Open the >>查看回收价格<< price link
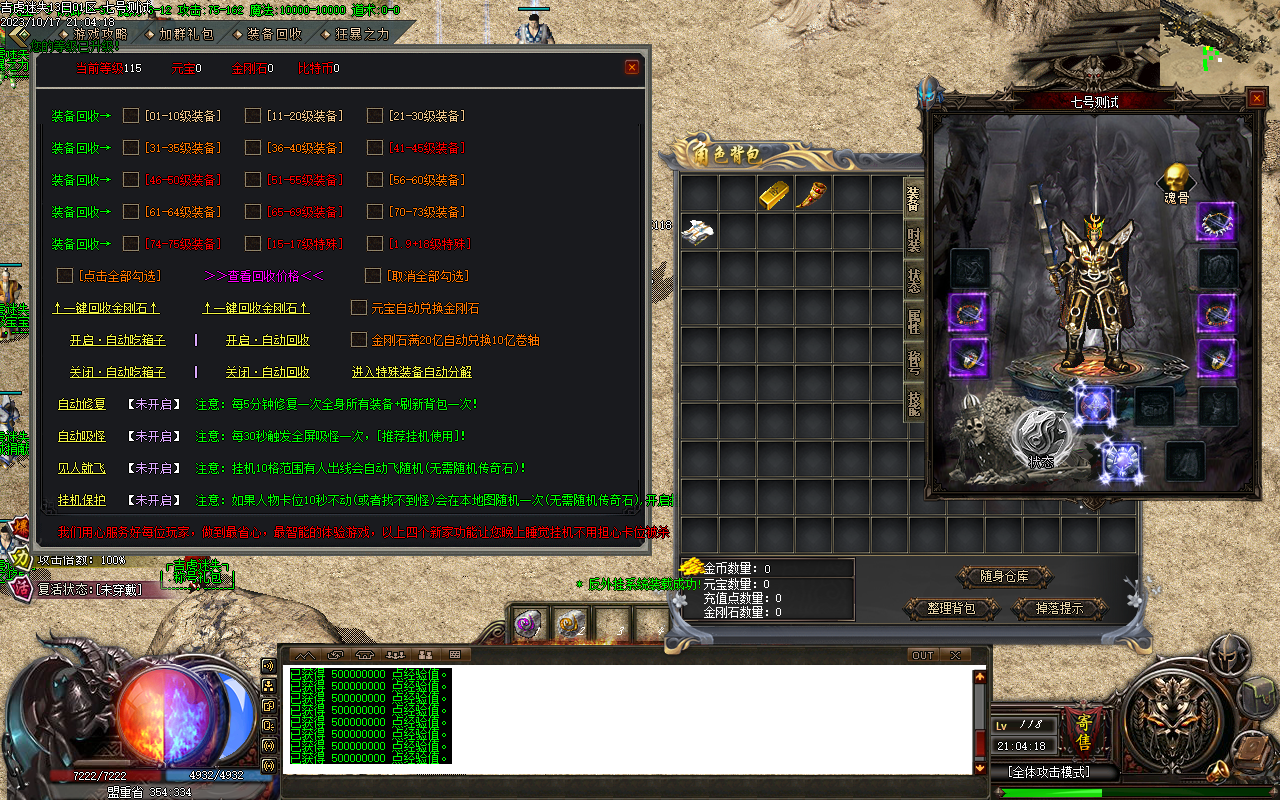 click(265, 276)
